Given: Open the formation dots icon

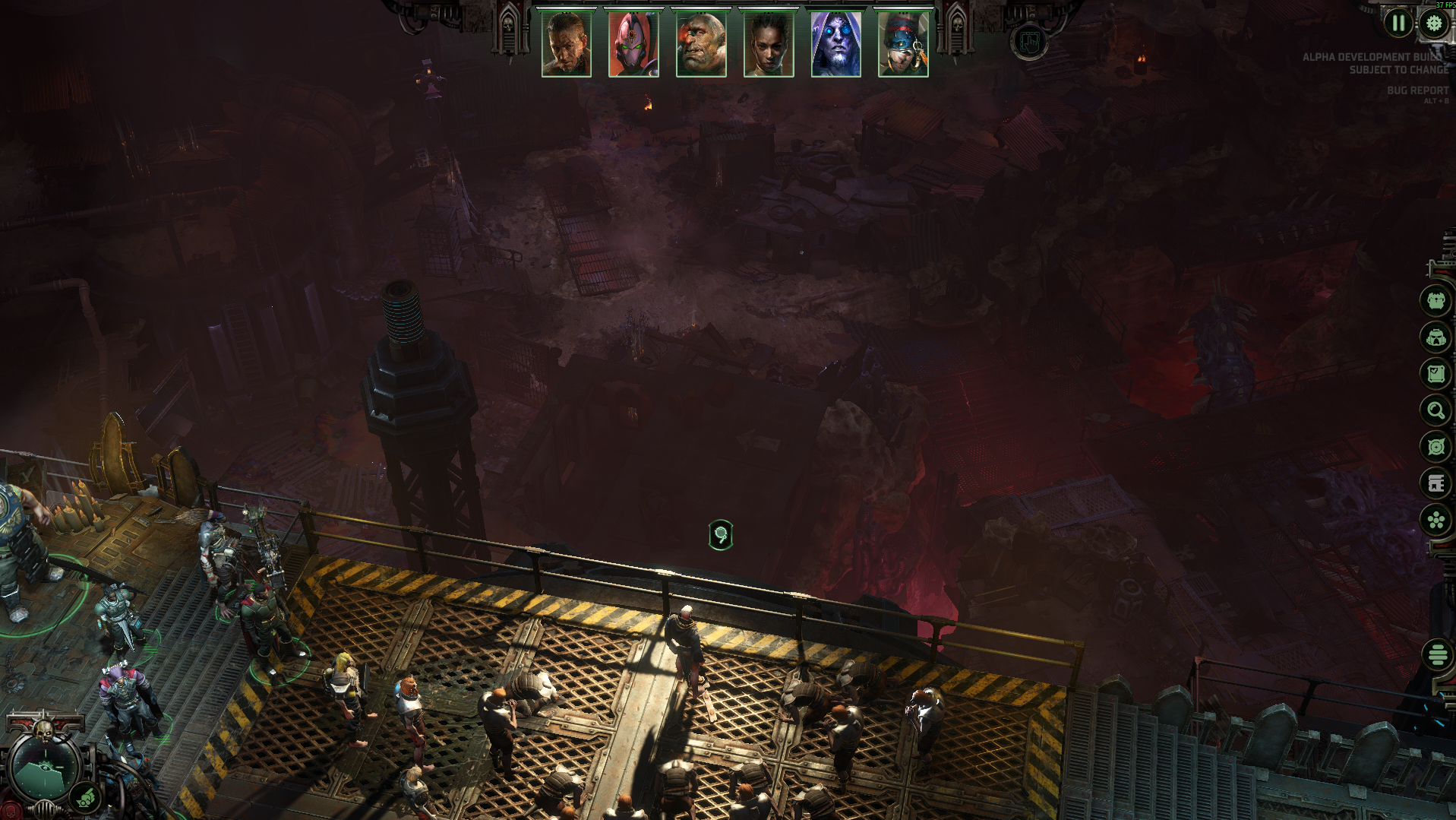Looking at the screenshot, I should [1435, 521].
